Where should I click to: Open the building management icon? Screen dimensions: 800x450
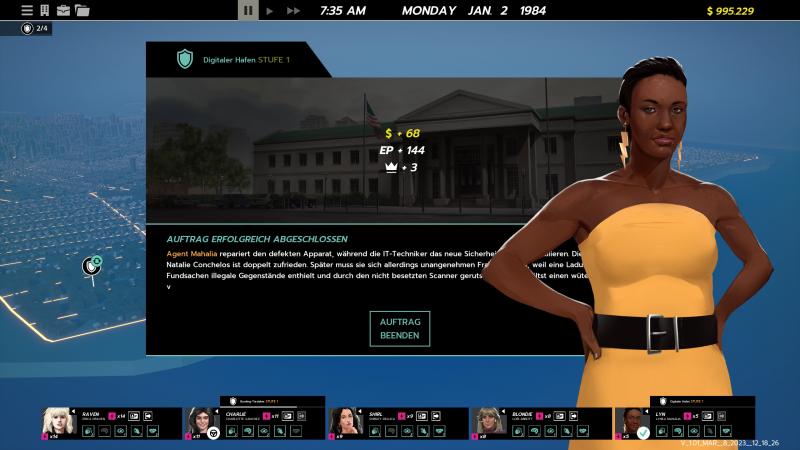[x=45, y=10]
